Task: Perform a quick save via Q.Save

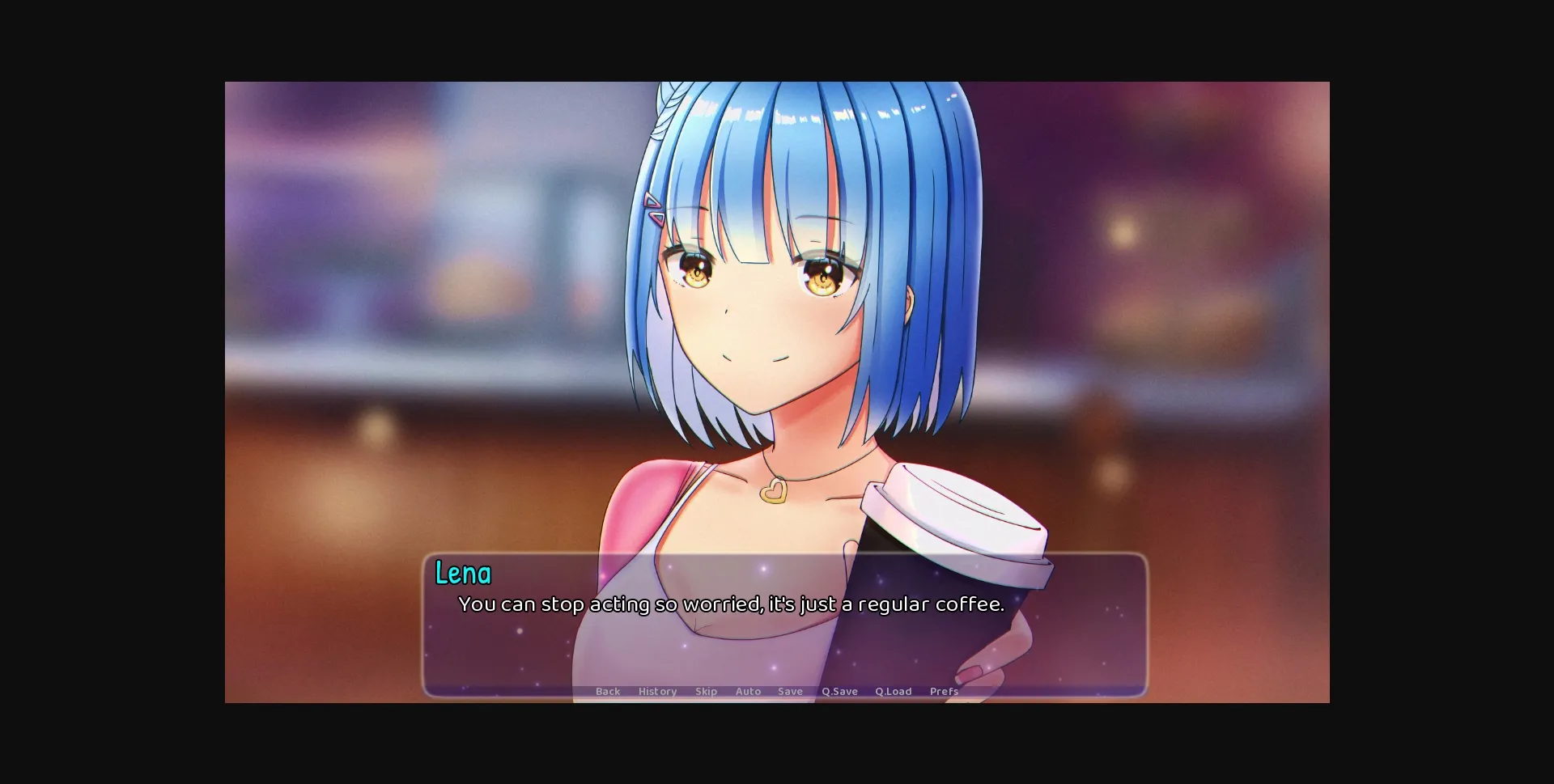Action: tap(839, 691)
